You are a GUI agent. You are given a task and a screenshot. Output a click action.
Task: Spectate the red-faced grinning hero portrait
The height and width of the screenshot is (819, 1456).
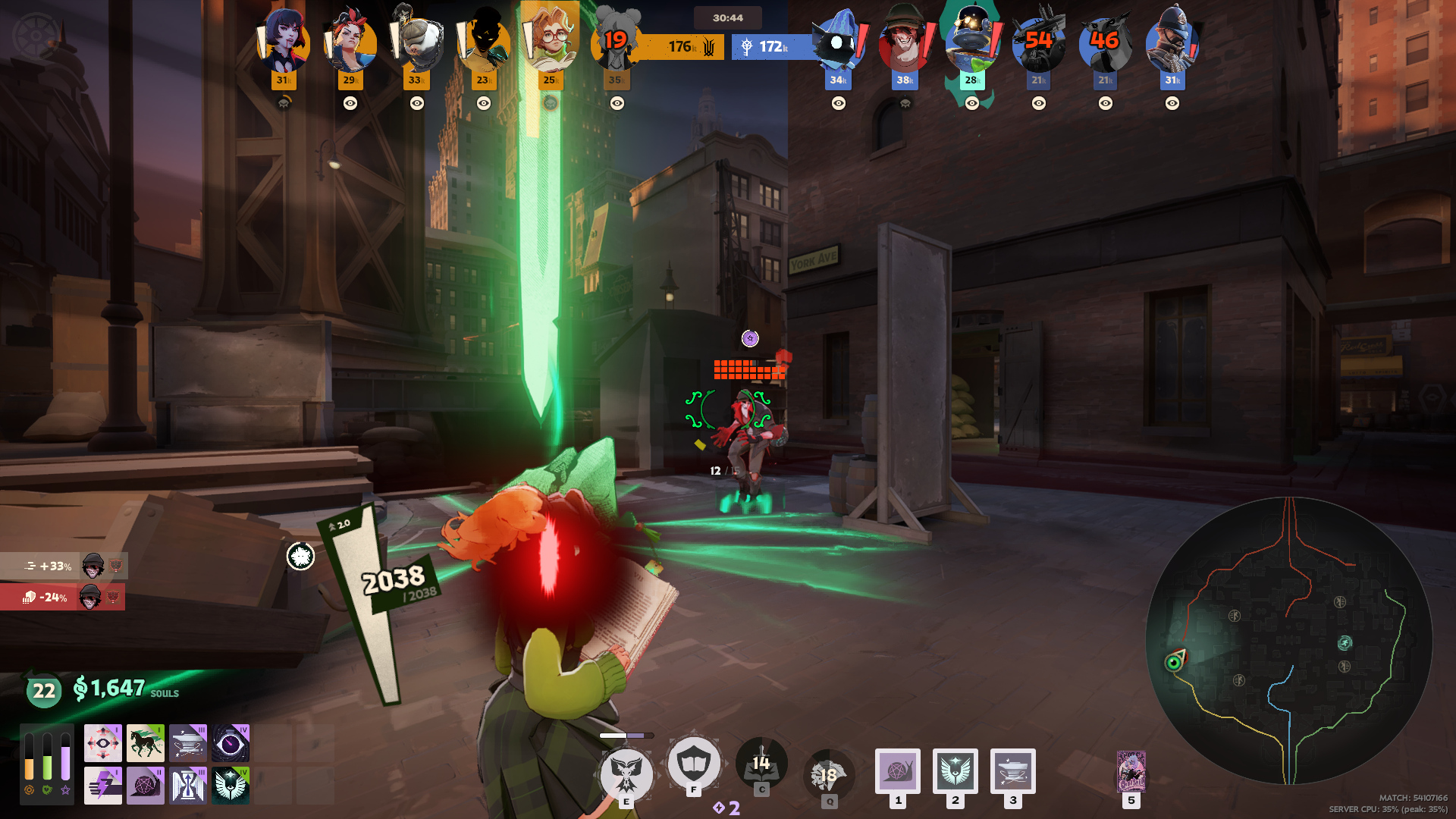[905, 42]
